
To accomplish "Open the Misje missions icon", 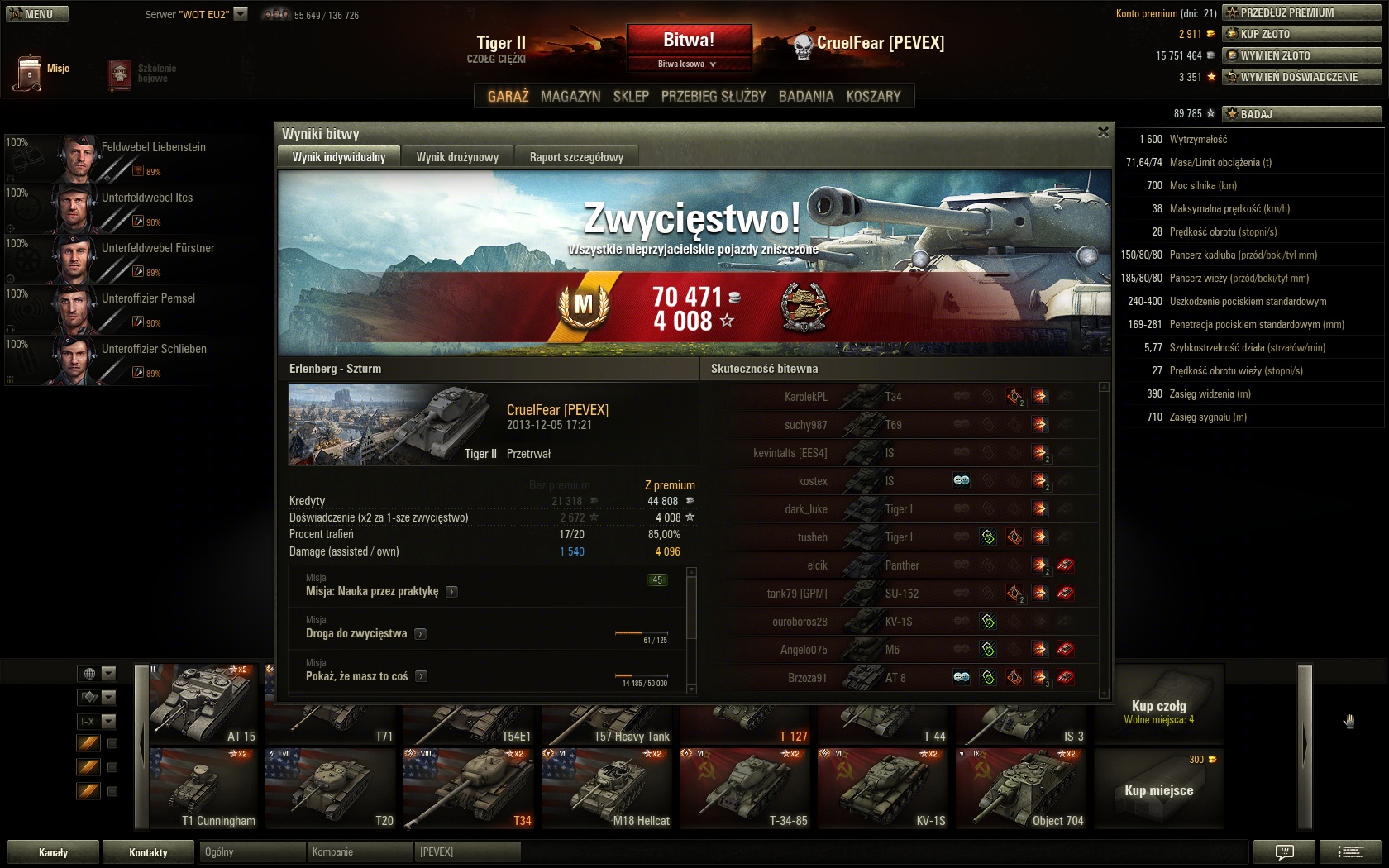I will (x=30, y=72).
